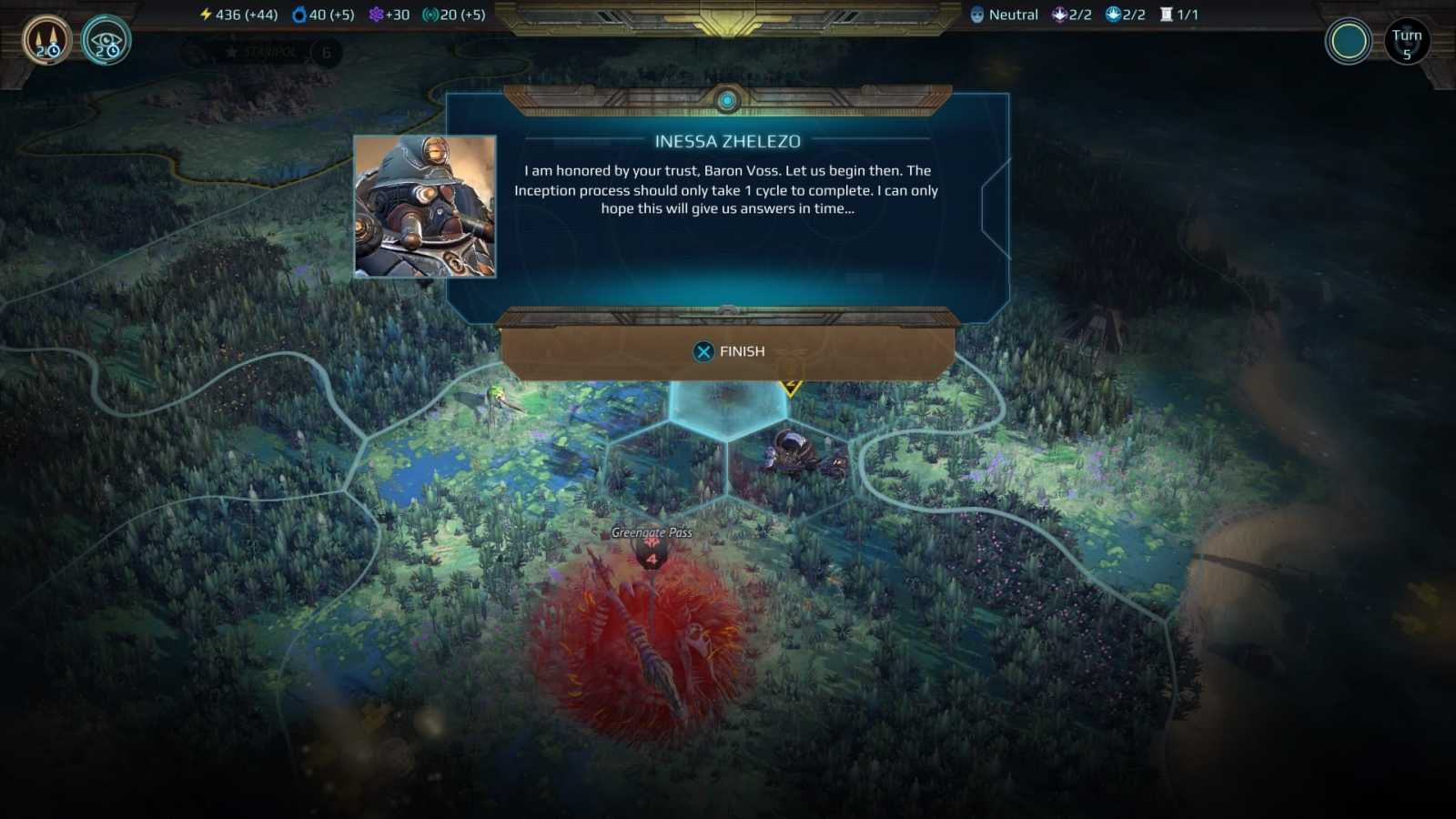Open the blue tactical operations counter 2/2
Image resolution: width=1456 pixels, height=819 pixels.
click(1114, 14)
